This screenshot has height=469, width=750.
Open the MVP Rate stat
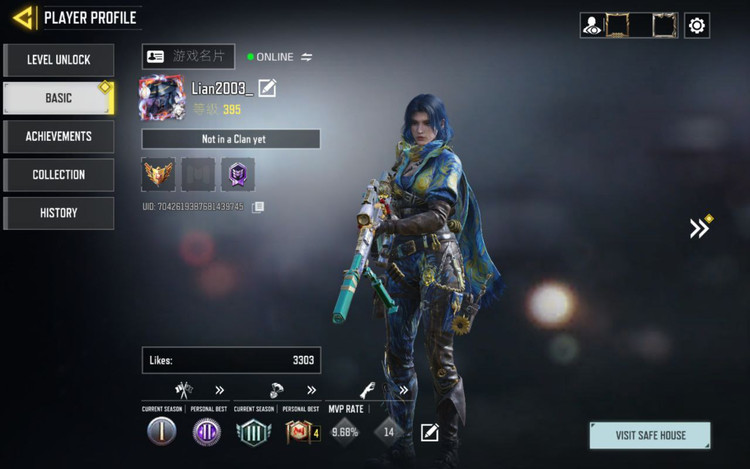[x=345, y=432]
